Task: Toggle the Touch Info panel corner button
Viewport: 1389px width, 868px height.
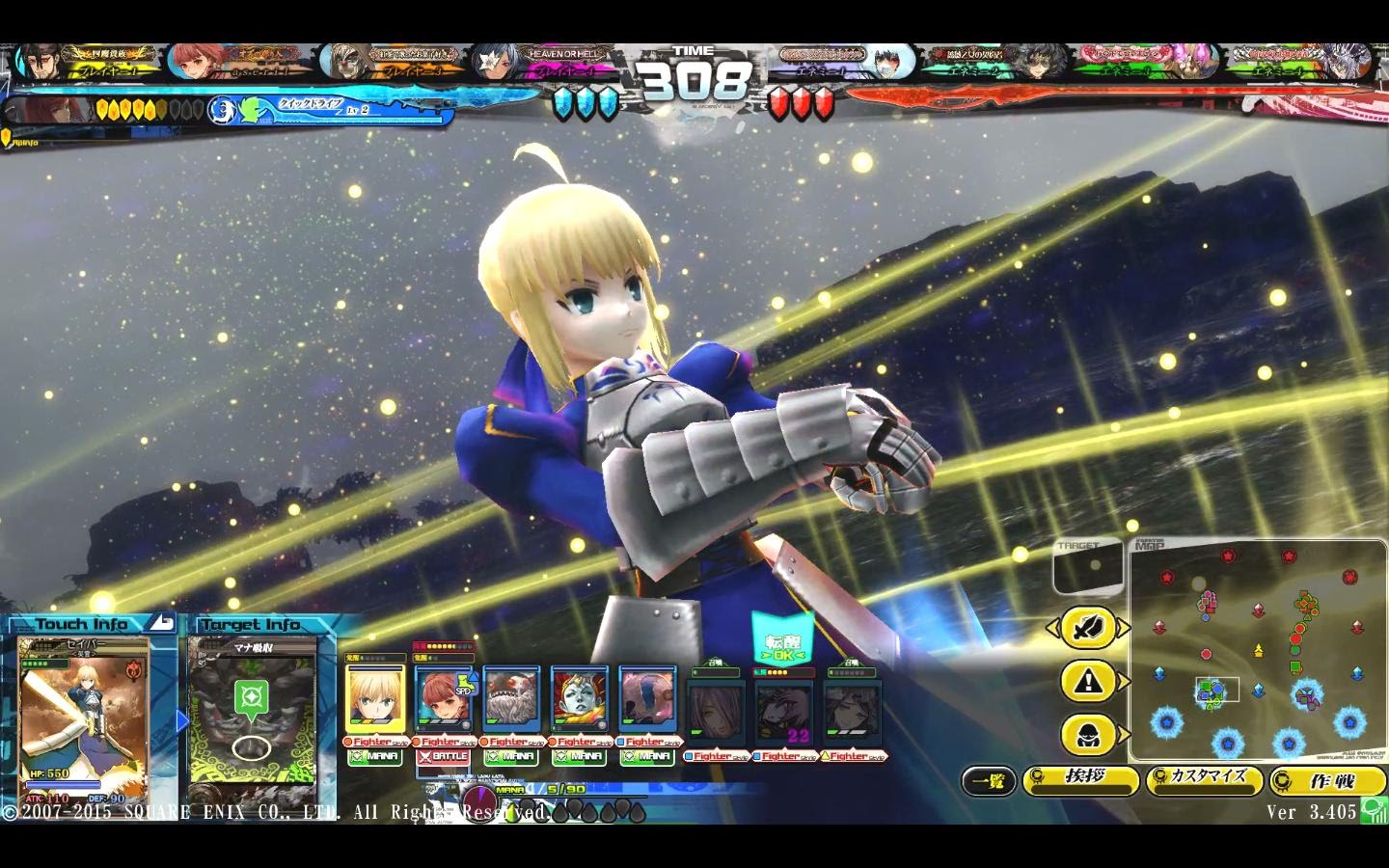Action: (x=163, y=623)
